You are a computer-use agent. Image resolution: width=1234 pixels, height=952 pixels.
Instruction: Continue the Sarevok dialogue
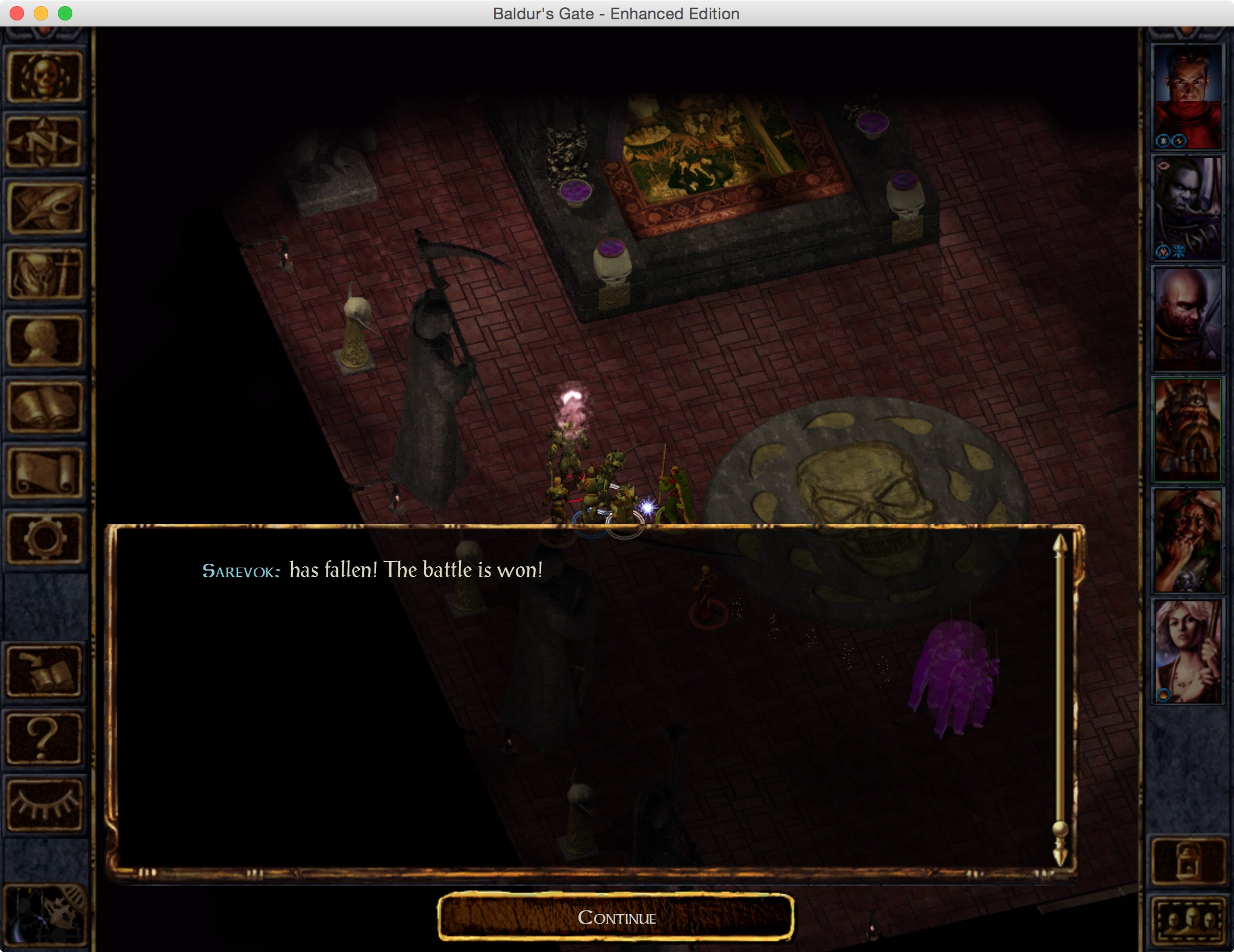[616, 917]
